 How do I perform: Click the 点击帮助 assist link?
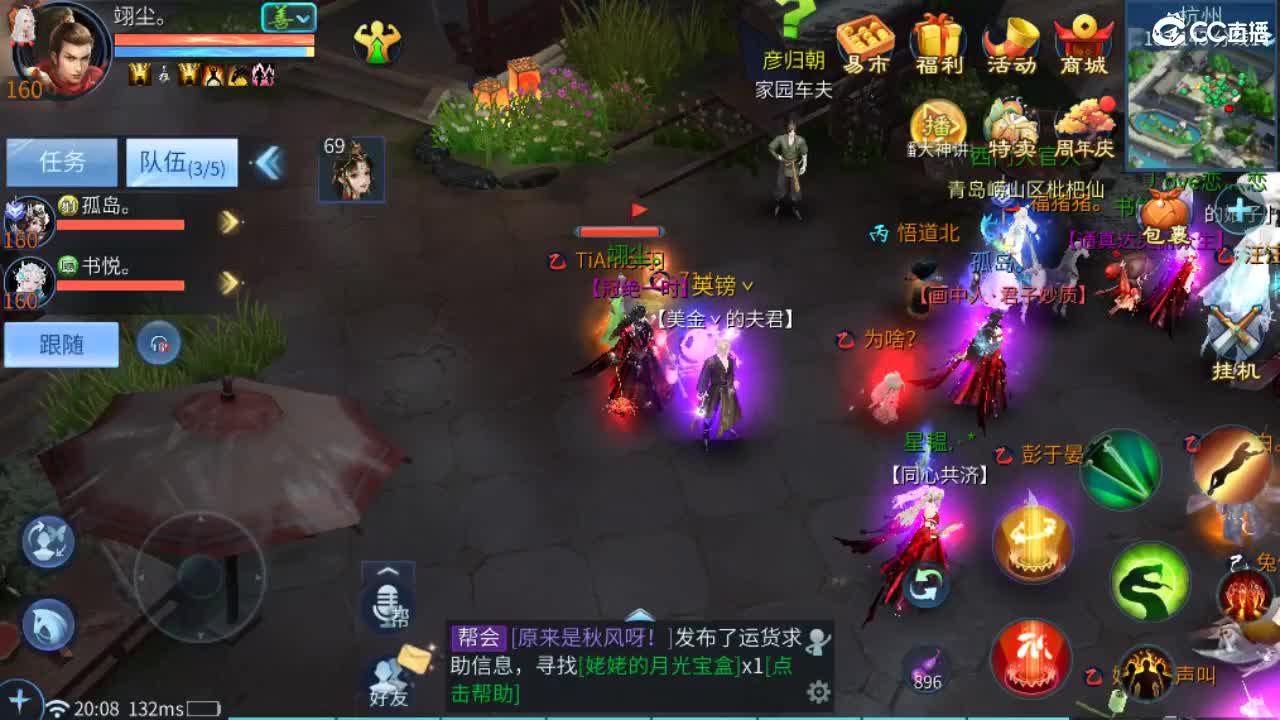point(483,692)
